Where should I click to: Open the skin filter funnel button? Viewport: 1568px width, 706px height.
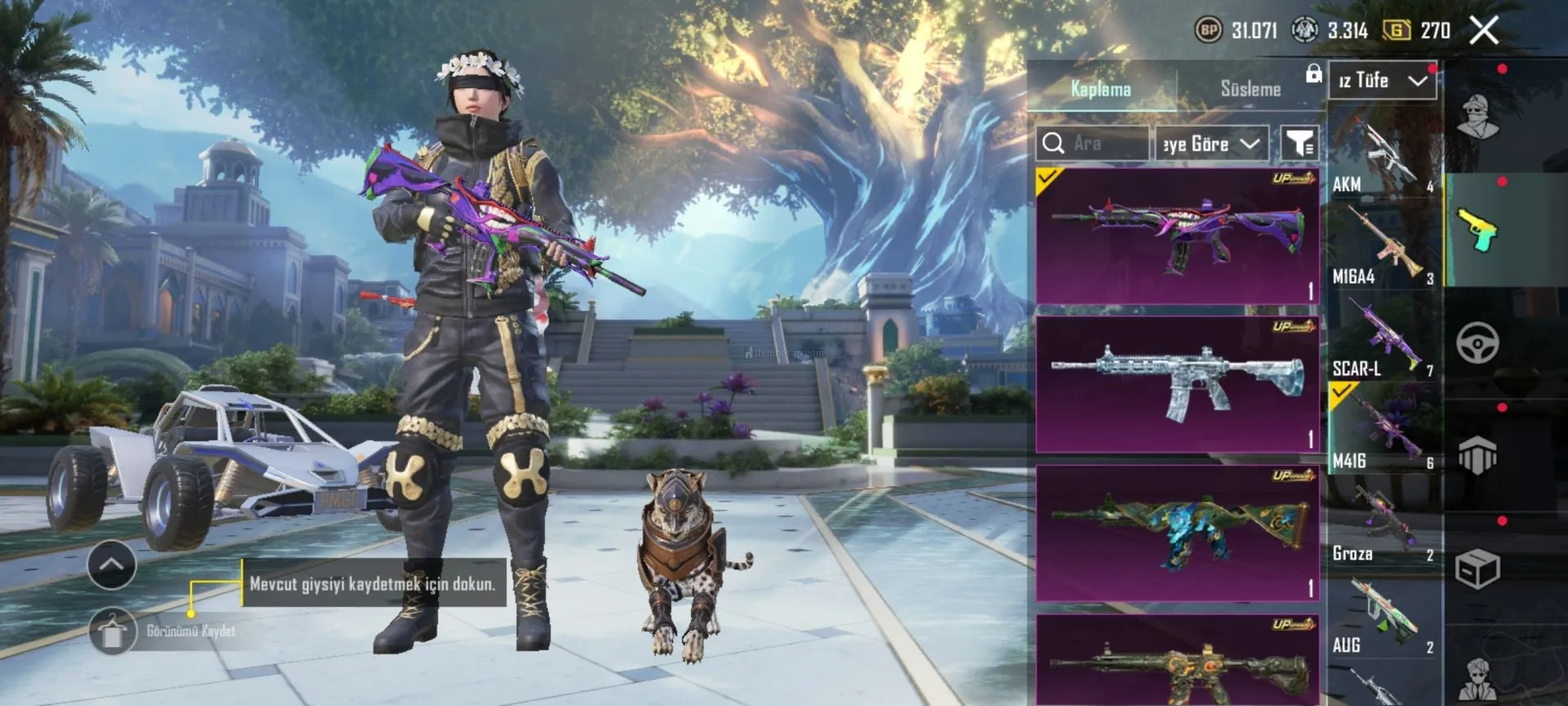click(1298, 144)
